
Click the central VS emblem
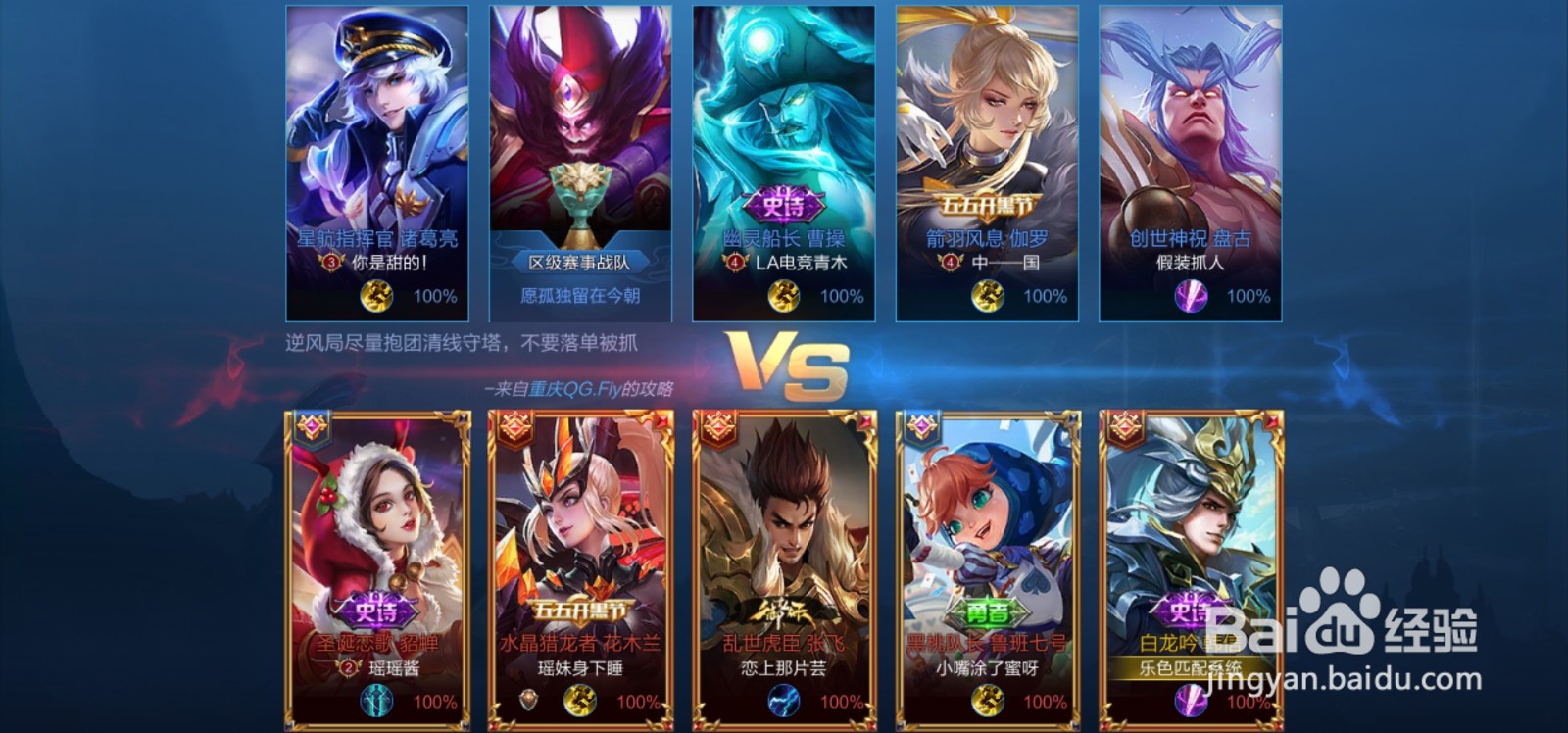click(x=784, y=366)
